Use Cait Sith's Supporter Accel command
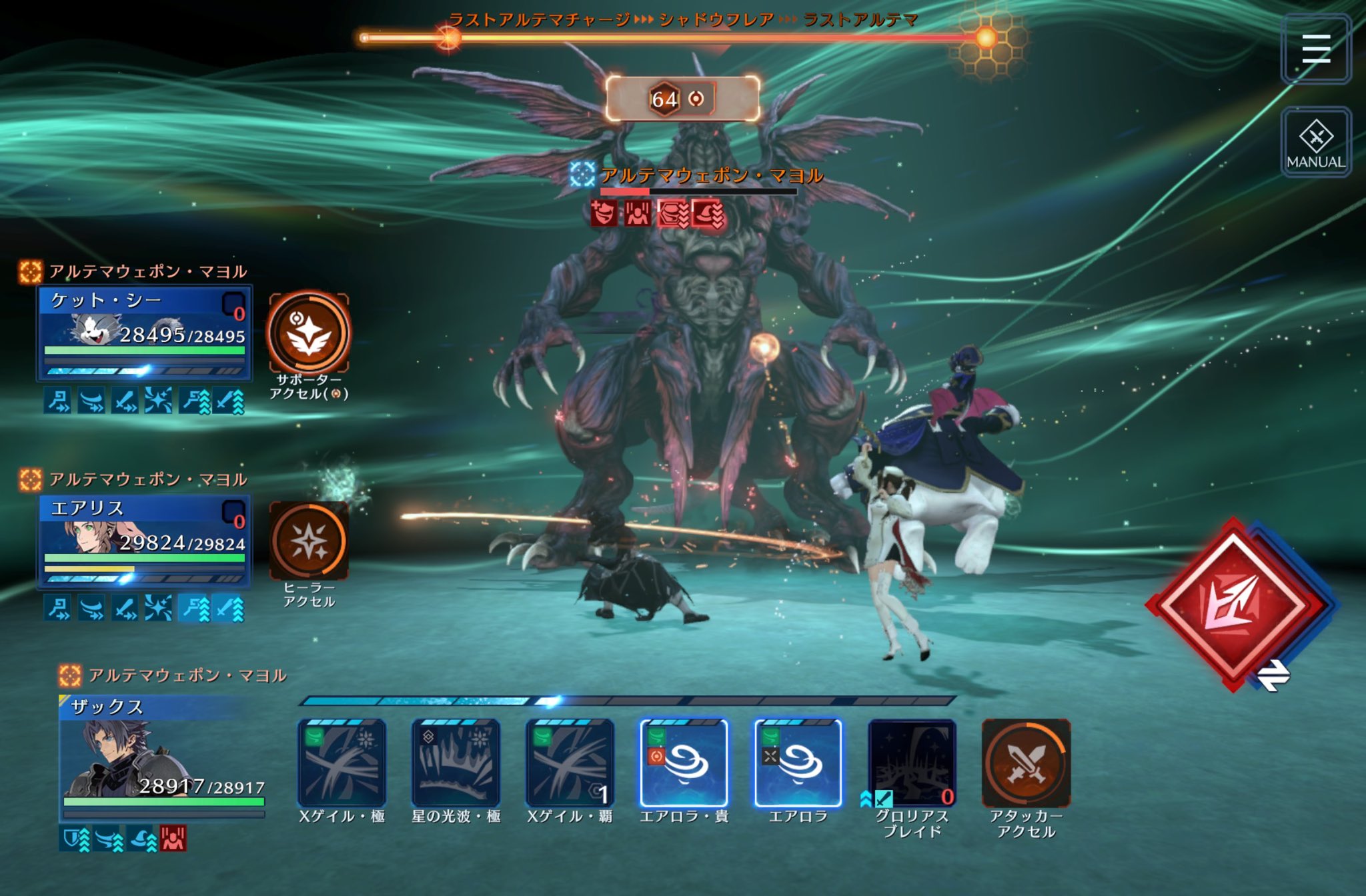The width and height of the screenshot is (1366, 896). click(x=308, y=332)
